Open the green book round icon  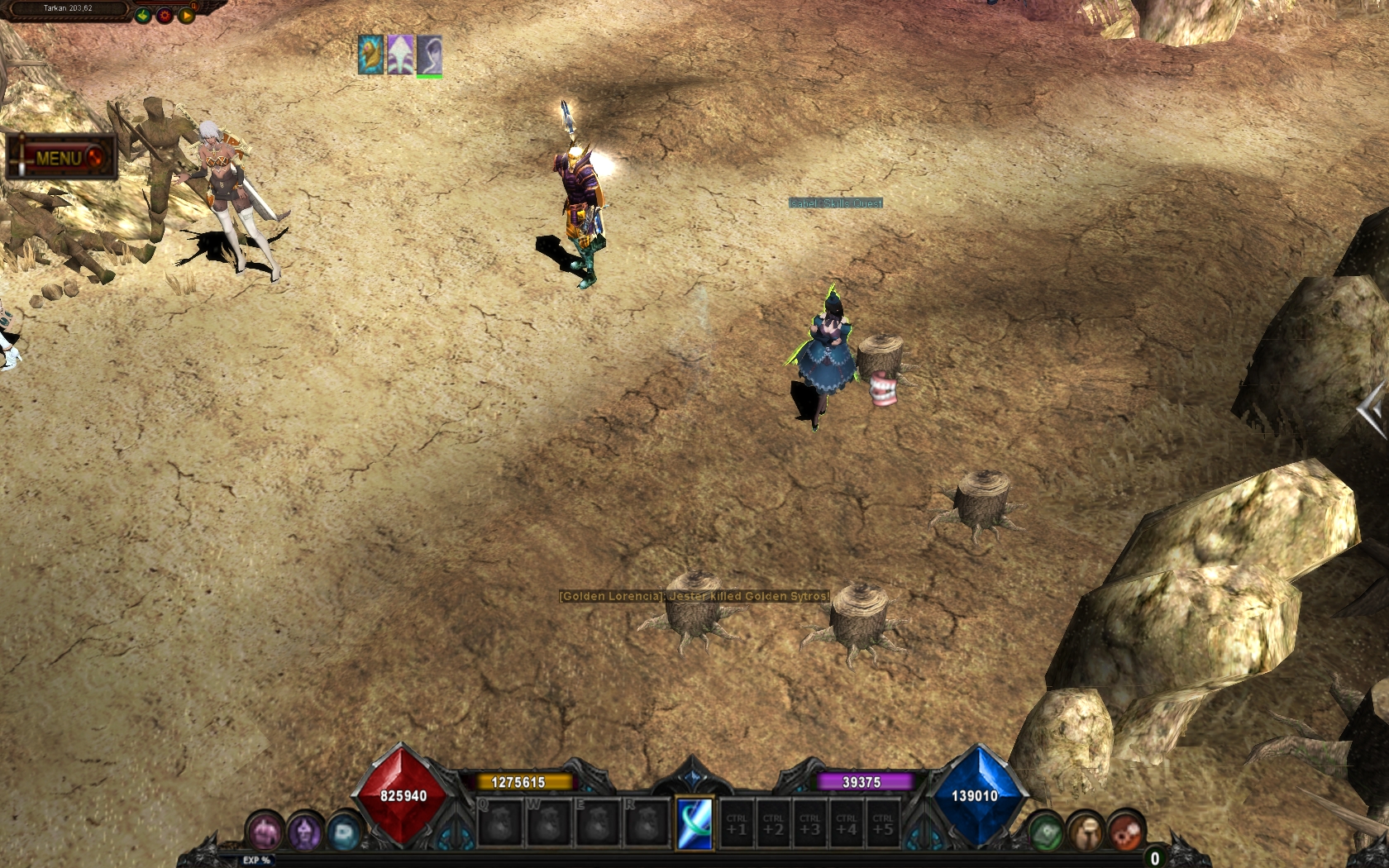[1046, 832]
